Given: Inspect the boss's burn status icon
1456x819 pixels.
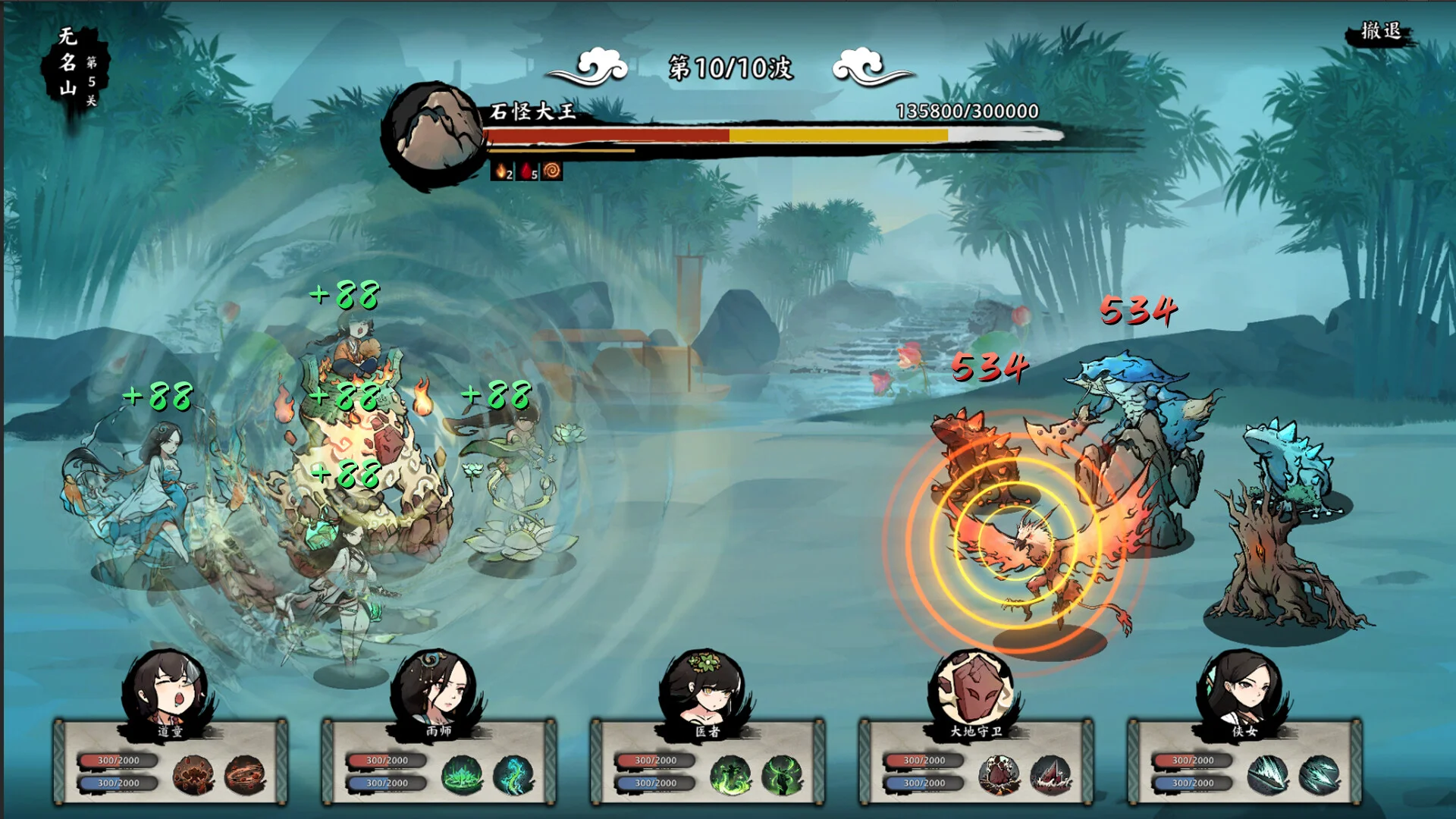Looking at the screenshot, I should (501, 171).
